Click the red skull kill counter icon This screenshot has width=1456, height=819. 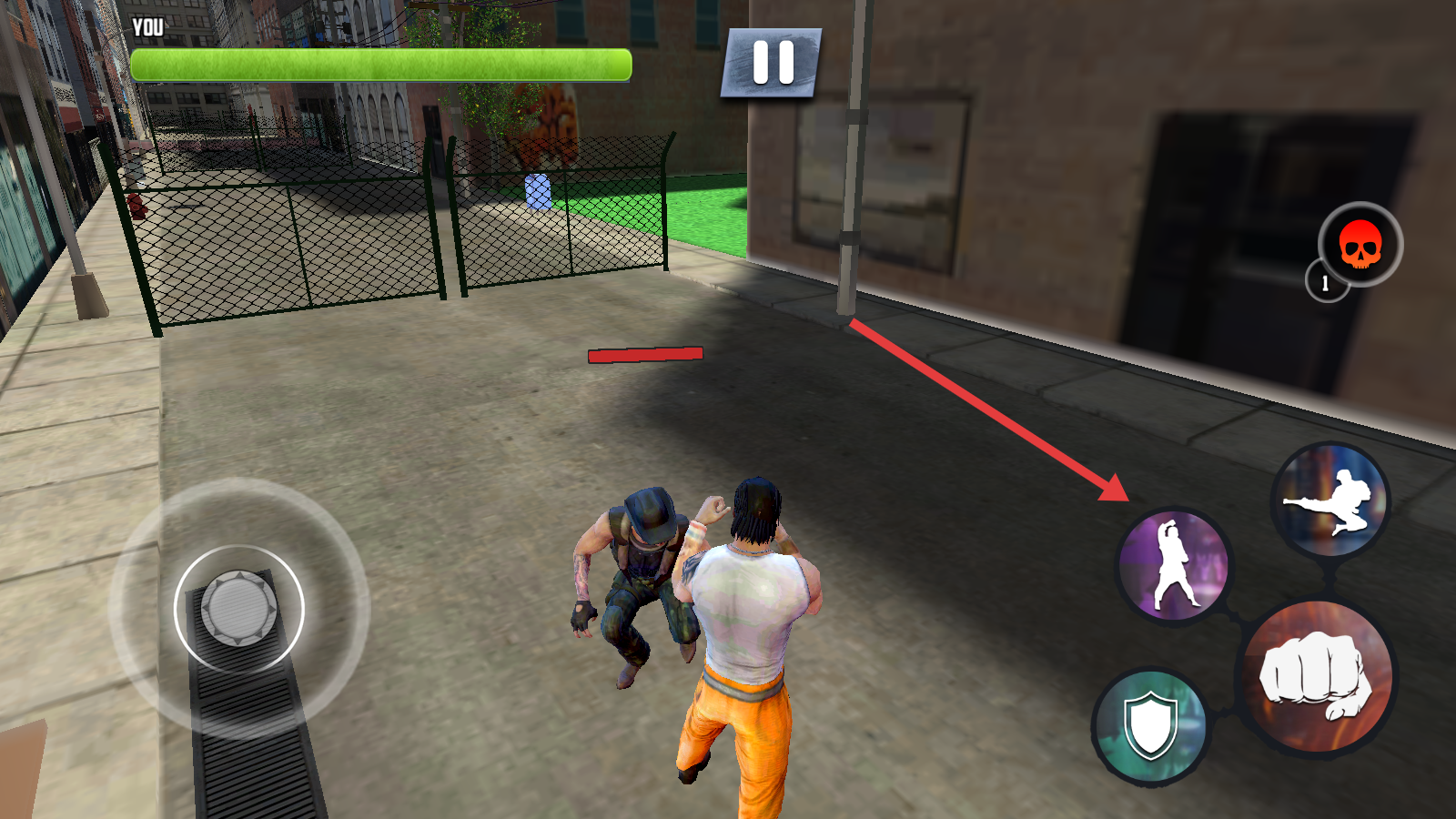pyautogui.click(x=1360, y=244)
